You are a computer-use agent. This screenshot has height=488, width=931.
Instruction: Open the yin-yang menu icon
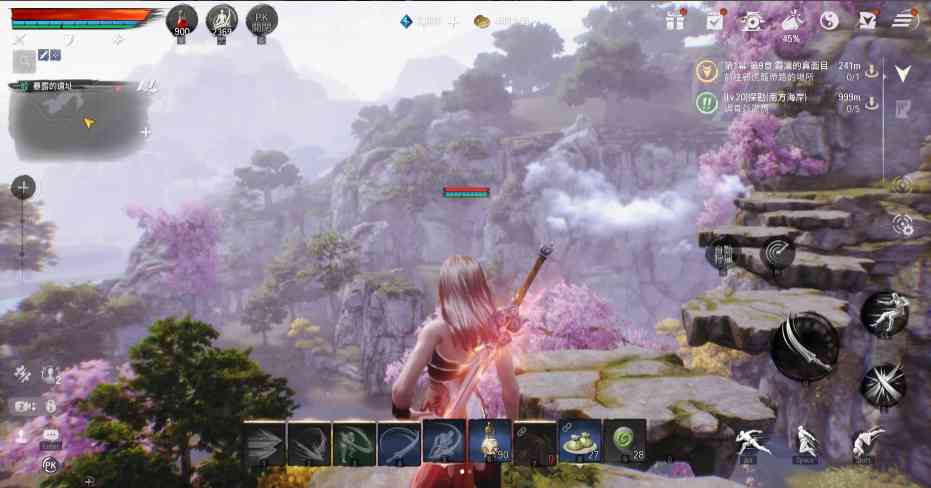(829, 20)
